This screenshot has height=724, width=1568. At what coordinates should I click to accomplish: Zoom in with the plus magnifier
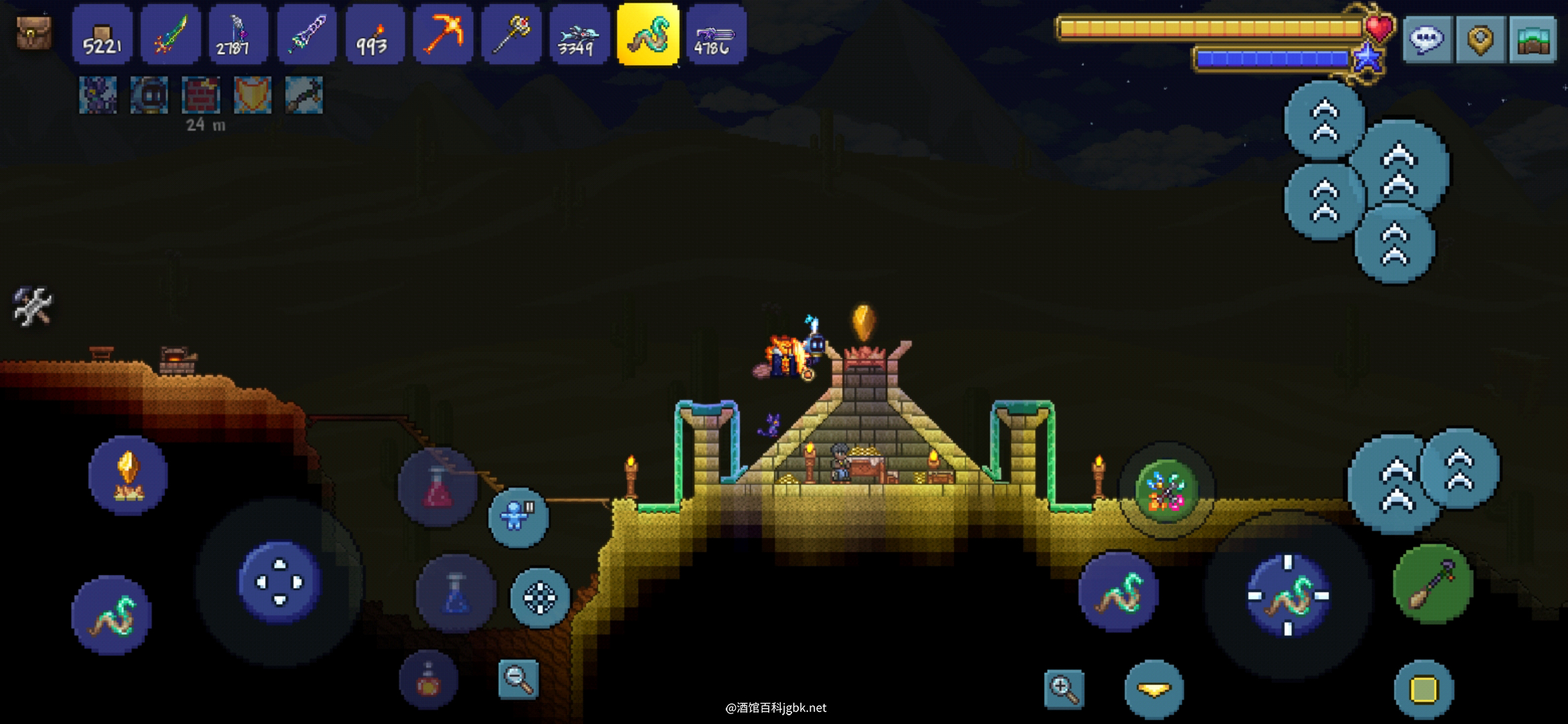(1064, 688)
